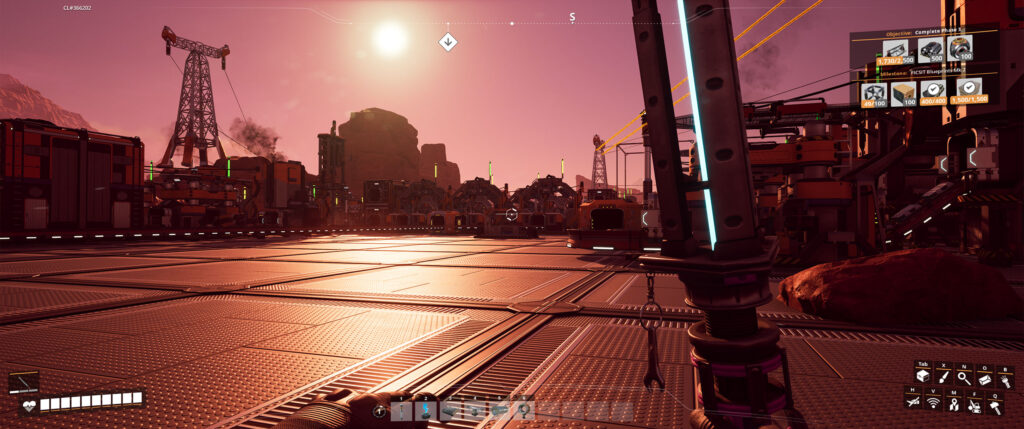The height and width of the screenshot is (429, 1024).
Task: Select the 49/100 milestone item icon
Action: click(x=873, y=93)
